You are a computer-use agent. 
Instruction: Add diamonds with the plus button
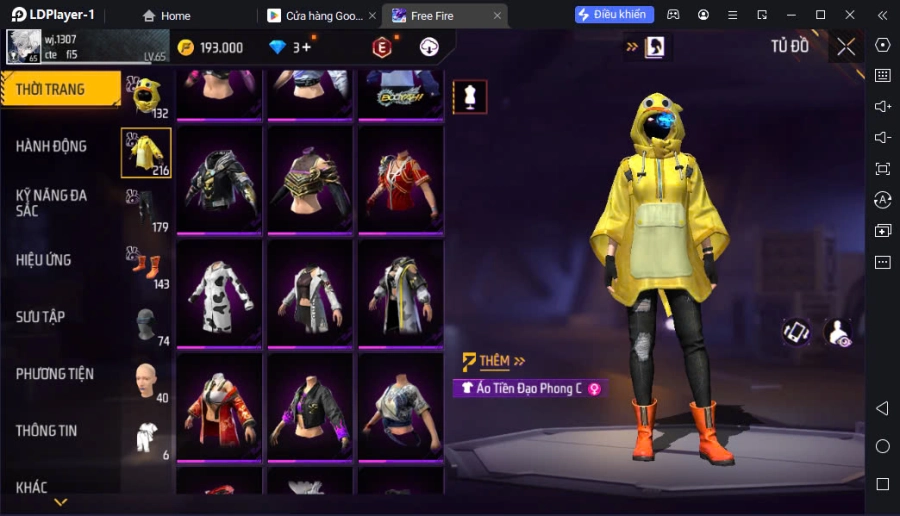click(x=307, y=47)
